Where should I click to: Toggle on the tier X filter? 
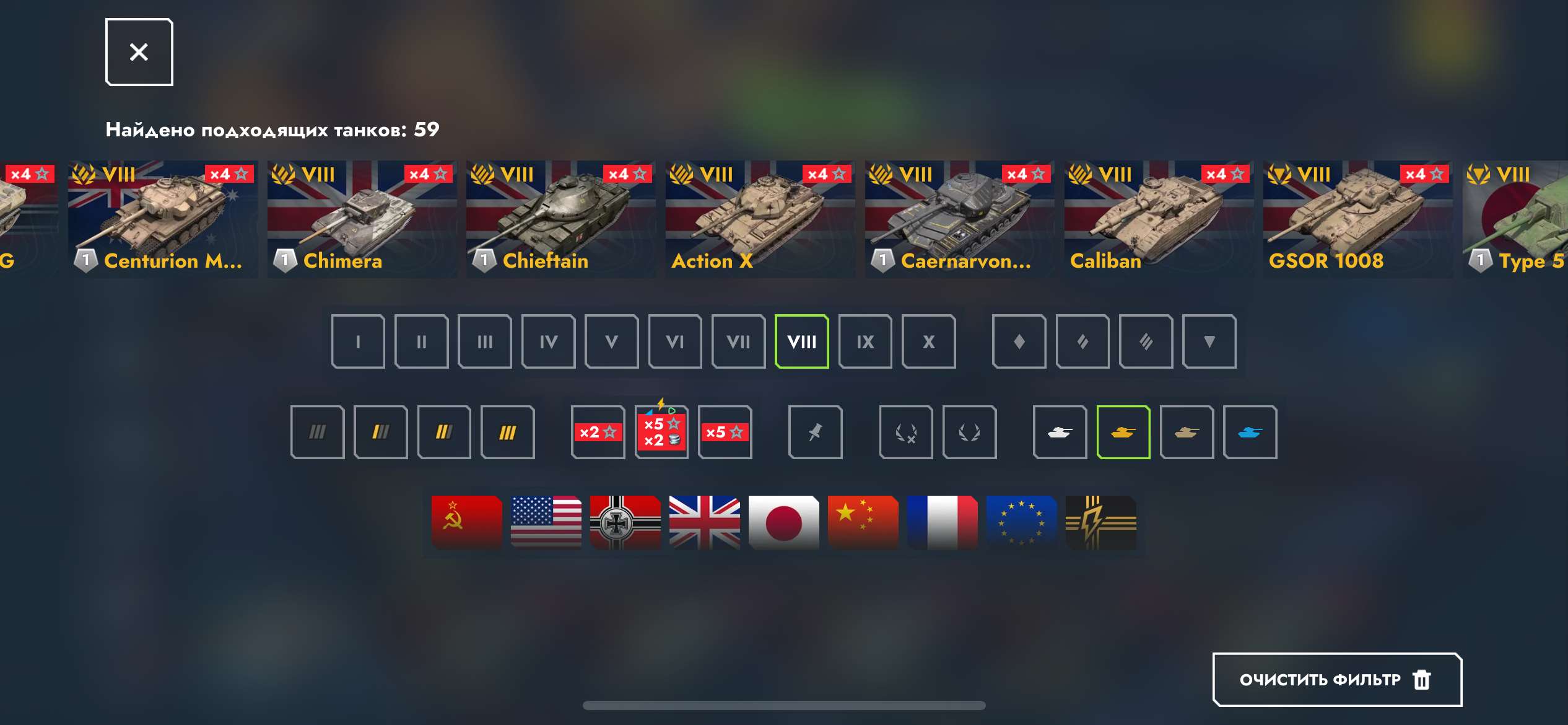tap(928, 341)
